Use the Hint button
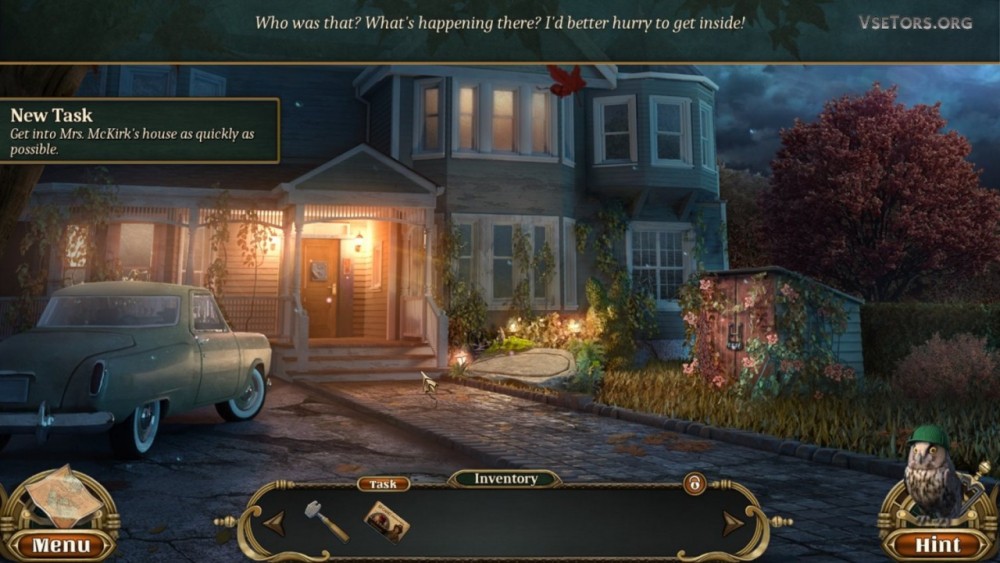 (x=937, y=545)
